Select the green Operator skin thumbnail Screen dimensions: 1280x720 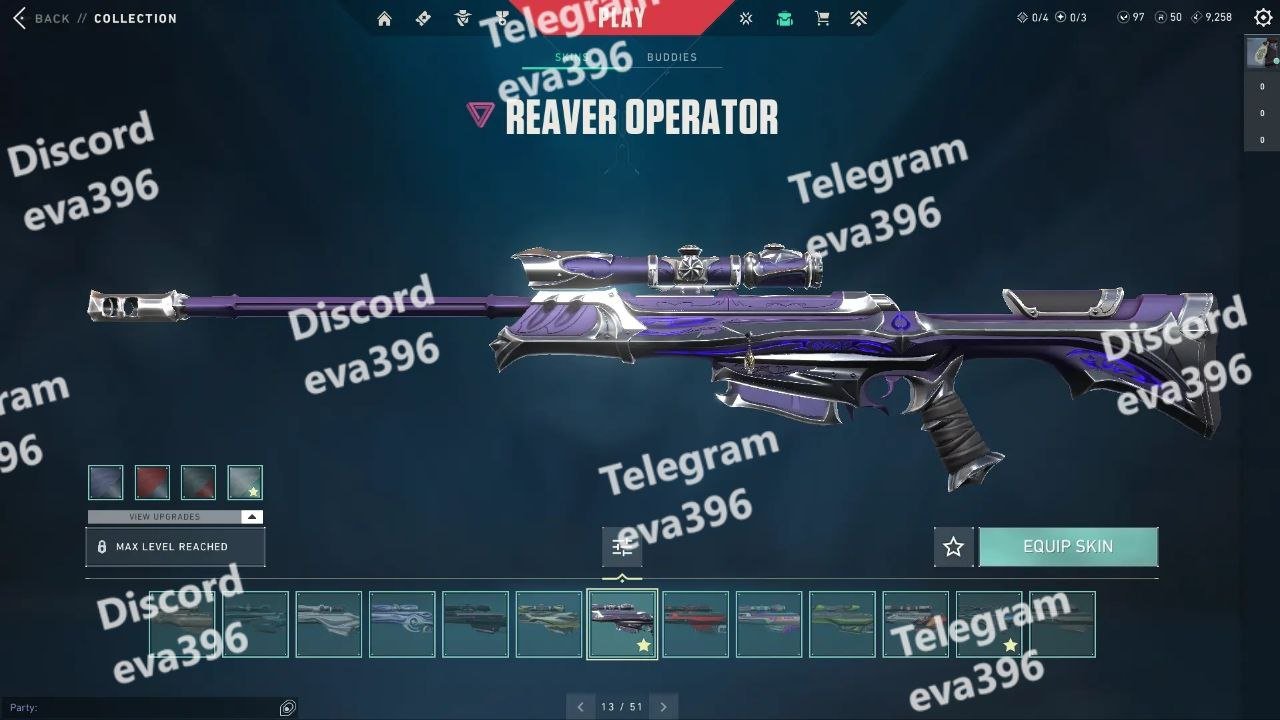842,624
